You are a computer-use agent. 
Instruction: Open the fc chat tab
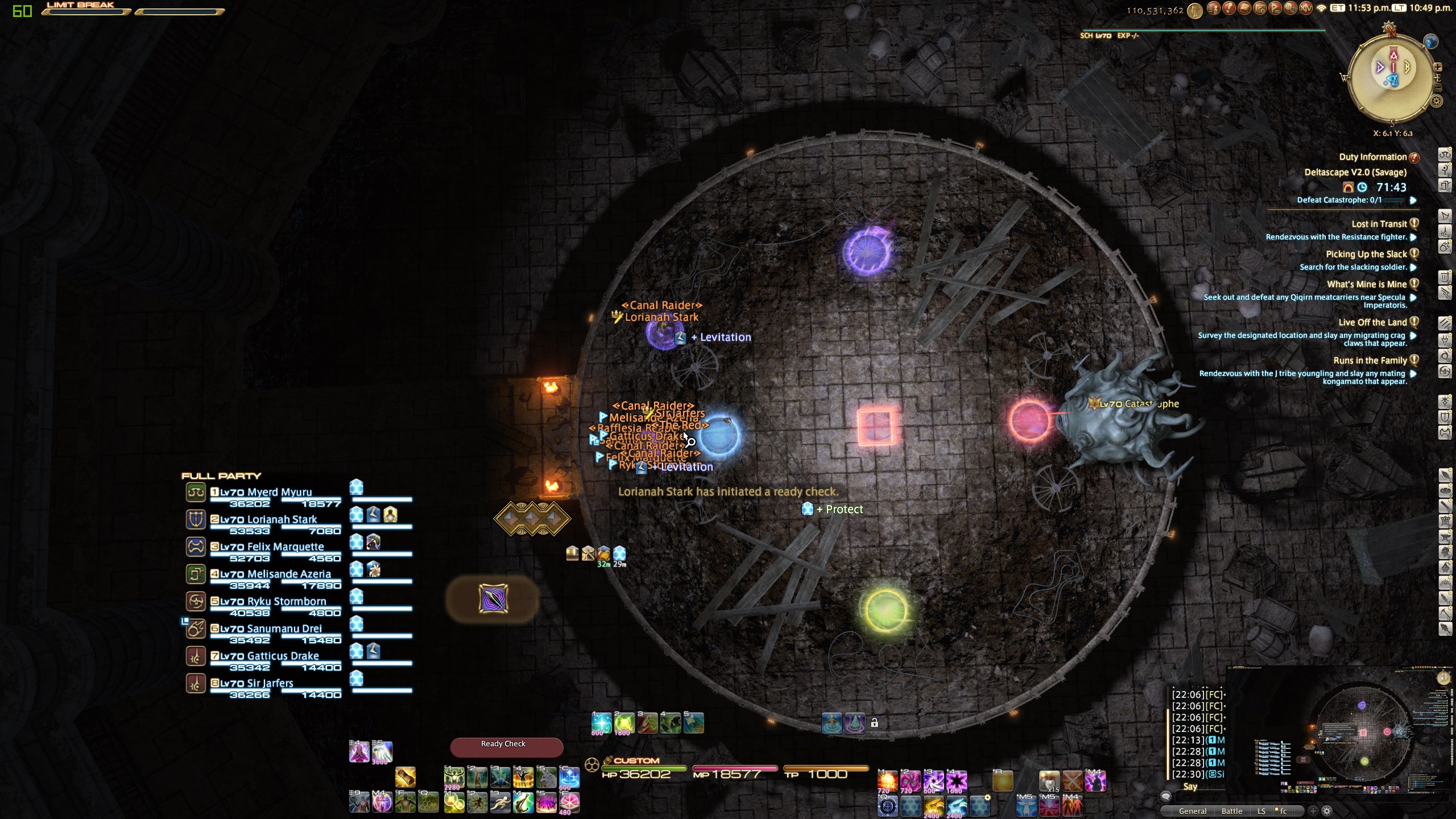point(1283,811)
